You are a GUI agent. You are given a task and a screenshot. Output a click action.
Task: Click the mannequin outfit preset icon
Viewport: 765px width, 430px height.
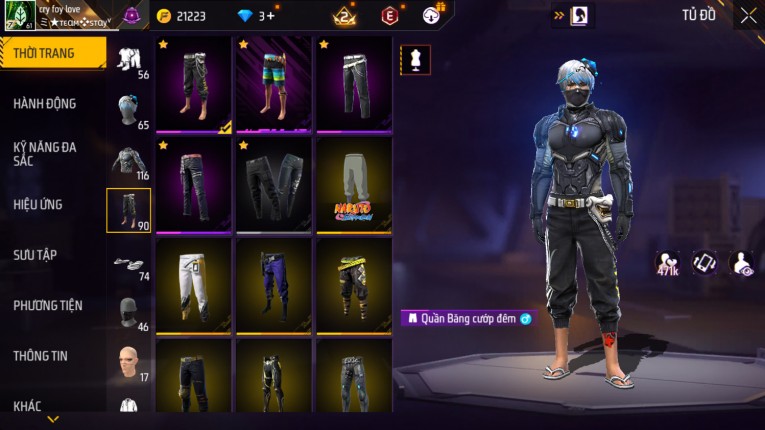415,60
